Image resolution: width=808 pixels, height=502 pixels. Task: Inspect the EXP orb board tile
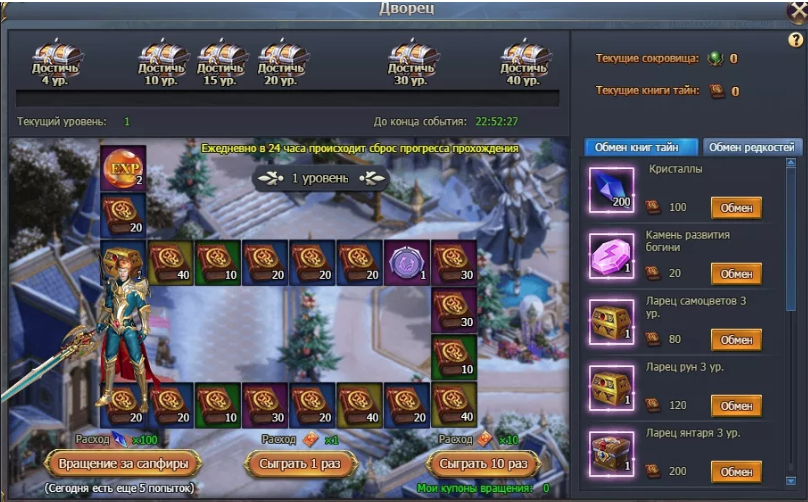pyautogui.click(x=123, y=167)
